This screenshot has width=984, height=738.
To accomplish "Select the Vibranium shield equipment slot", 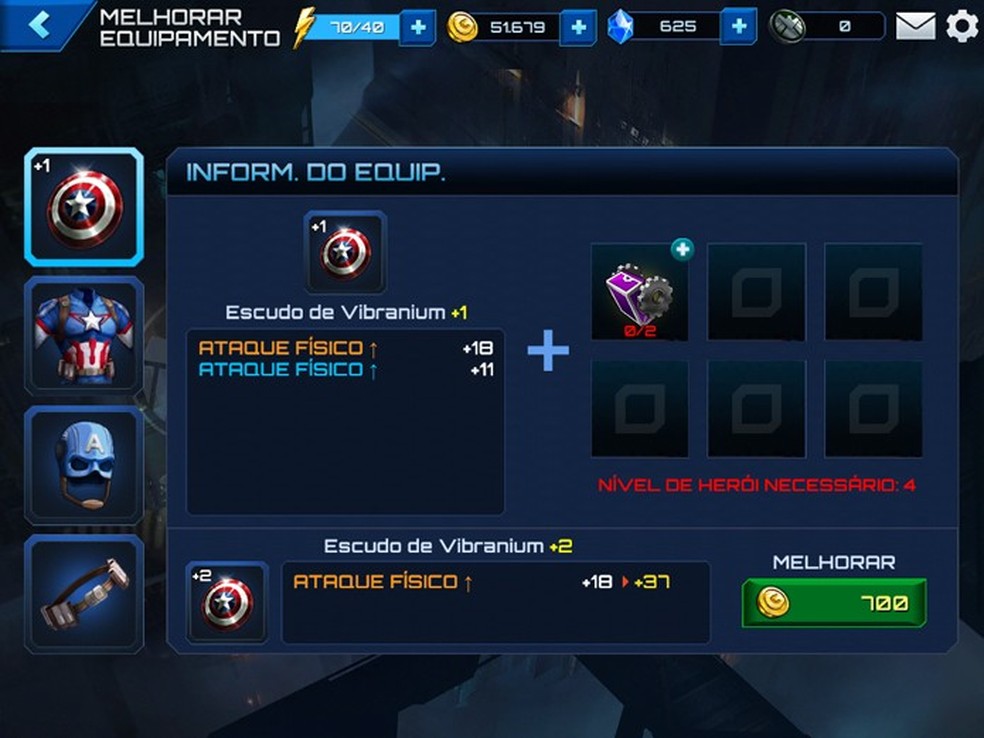I will [84, 207].
